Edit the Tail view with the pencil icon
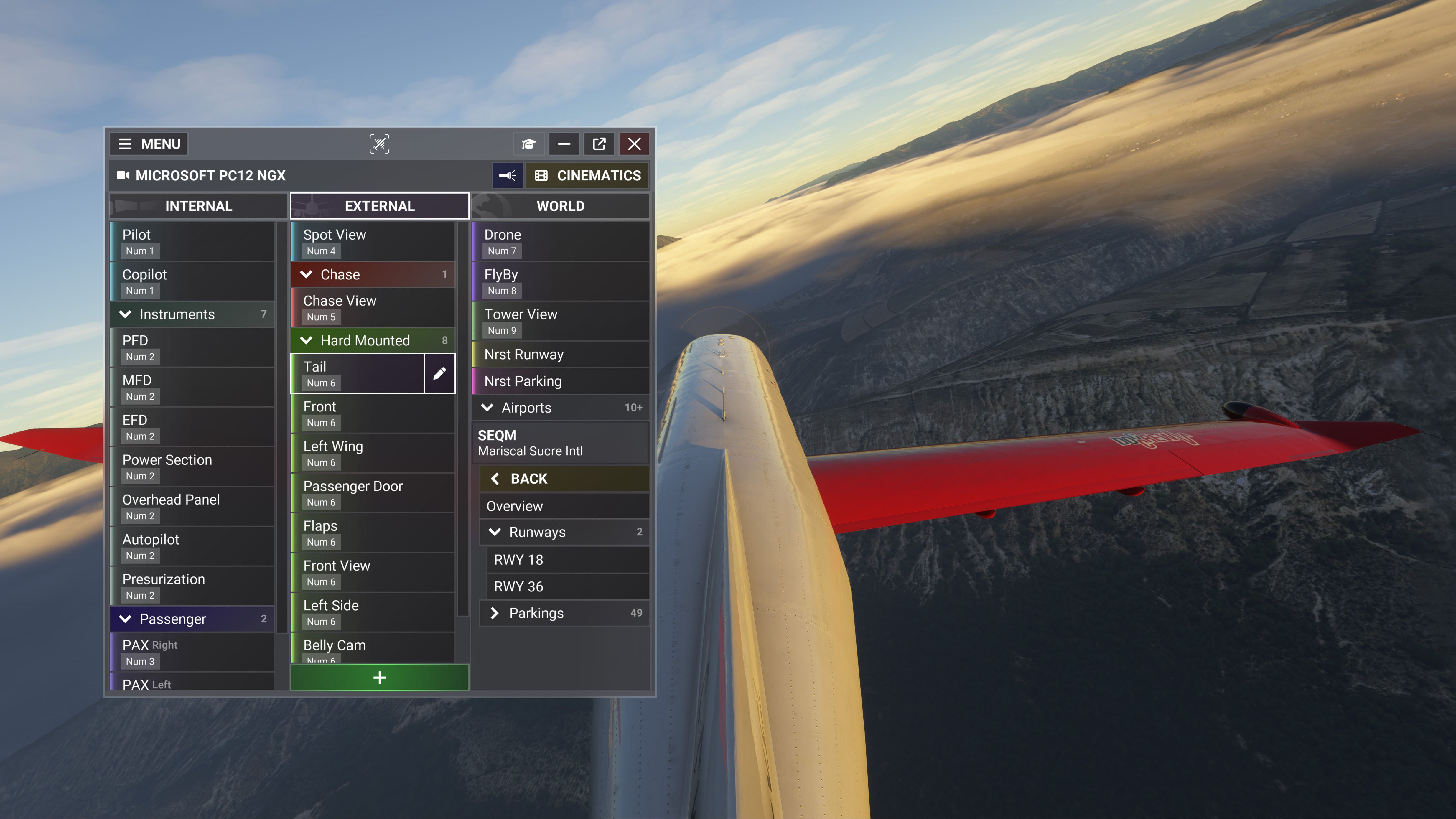Viewport: 1456px width, 819px height. pos(439,373)
